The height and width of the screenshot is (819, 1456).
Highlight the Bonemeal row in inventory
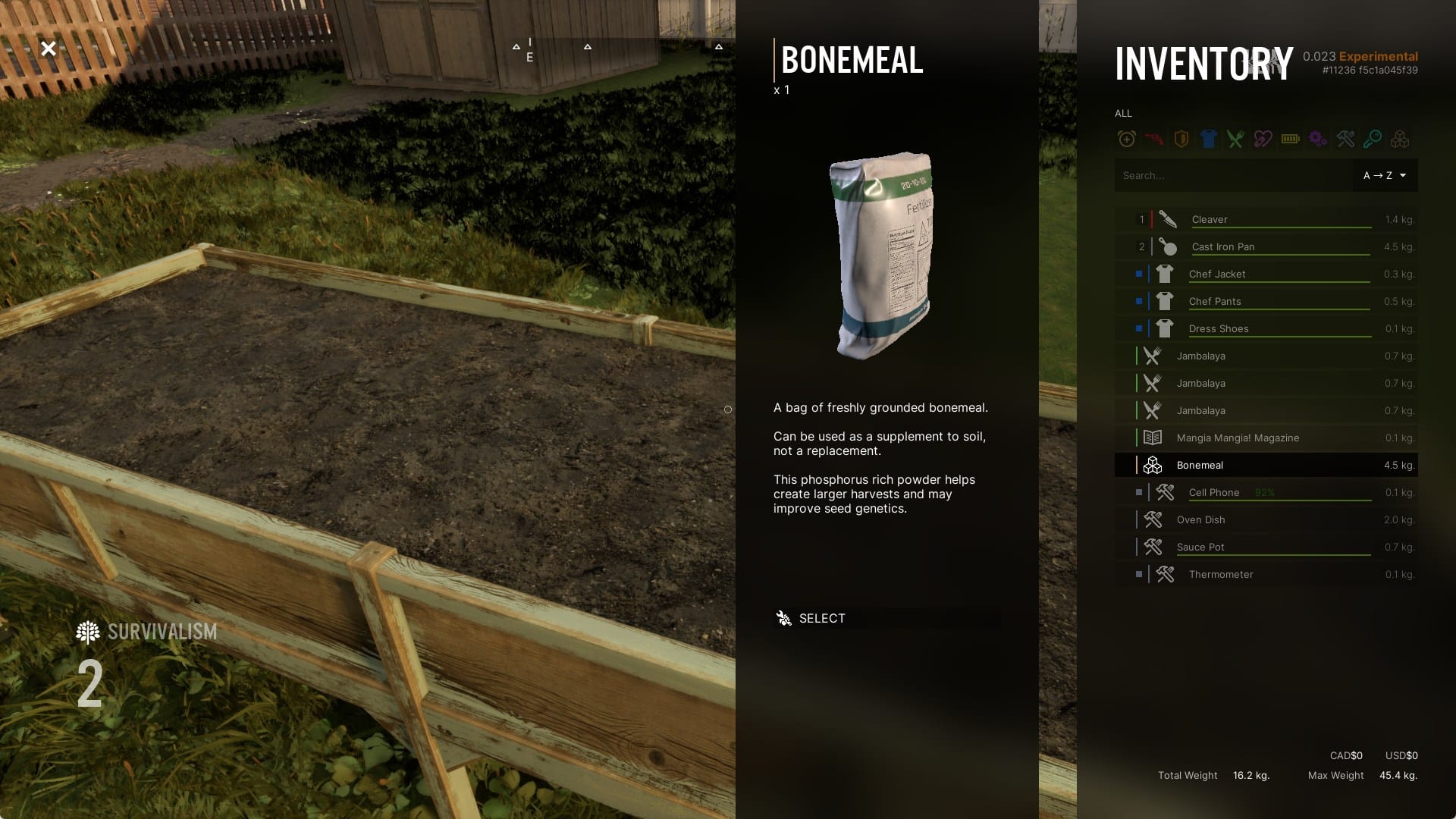pos(1200,465)
